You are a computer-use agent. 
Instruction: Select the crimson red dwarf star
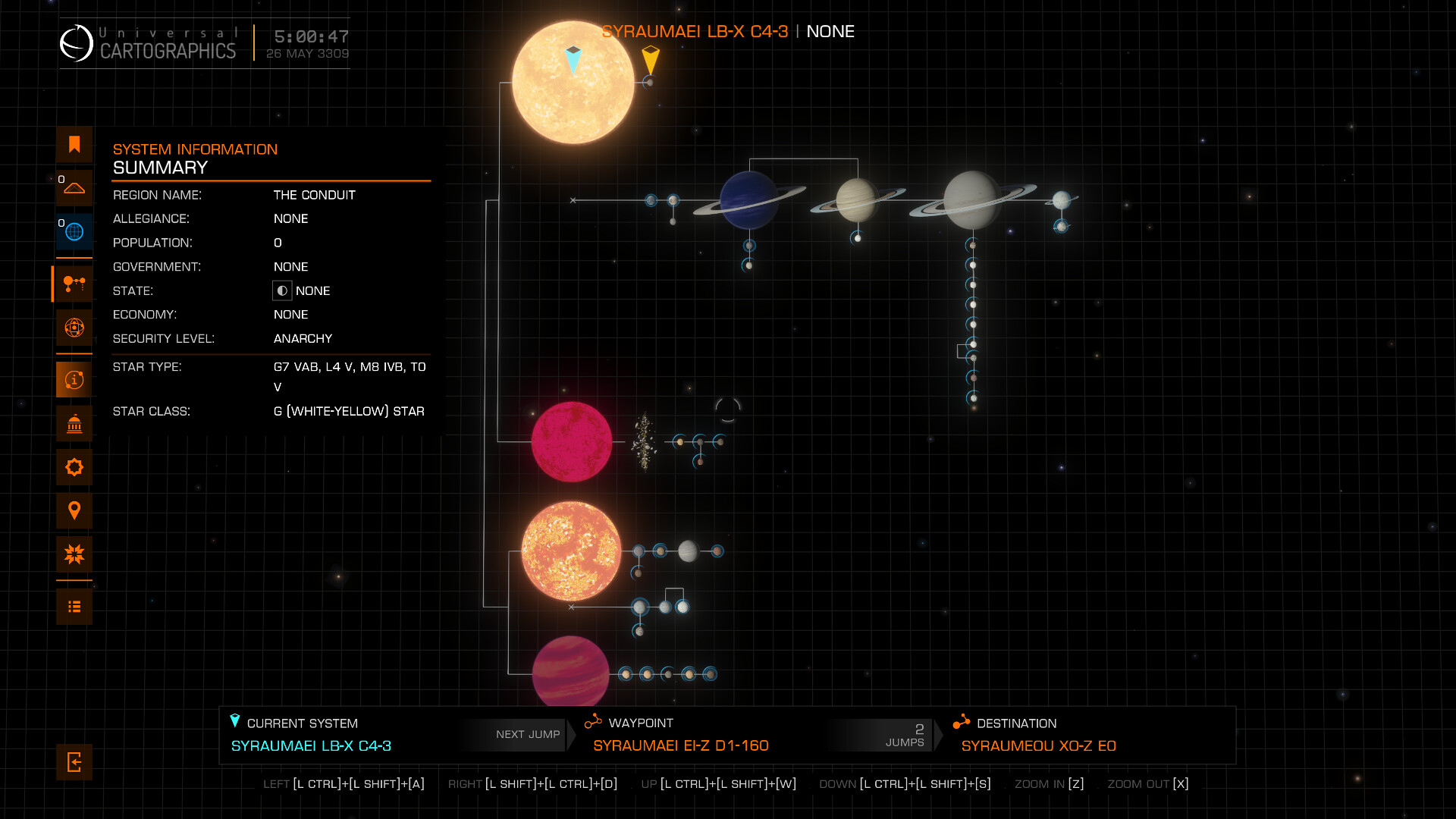pyautogui.click(x=571, y=442)
